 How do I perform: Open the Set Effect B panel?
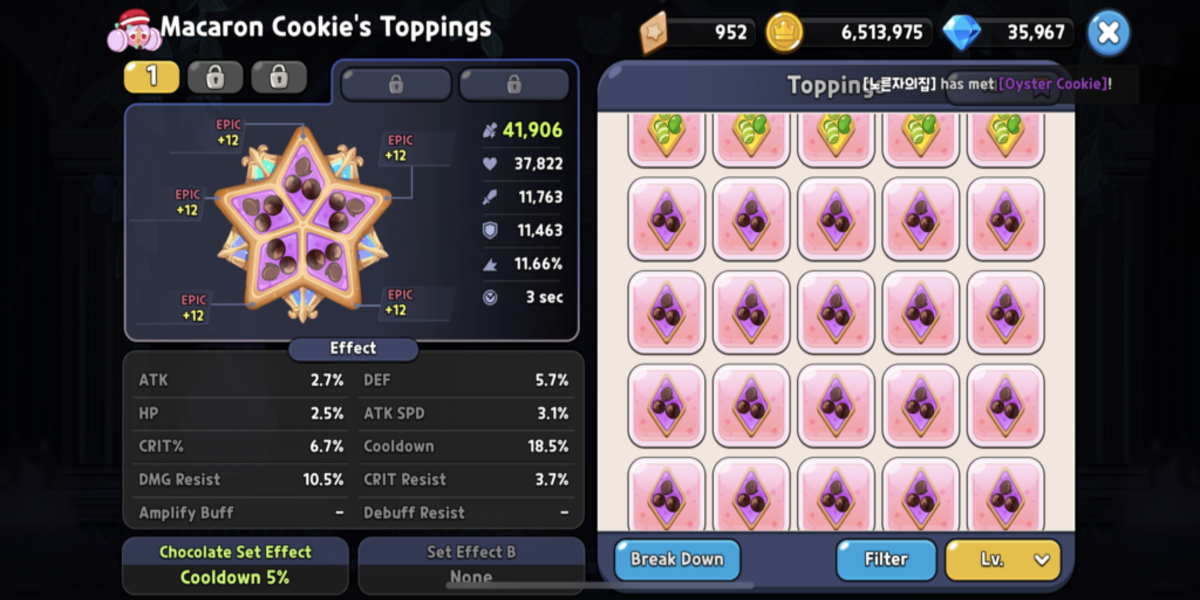pyautogui.click(x=471, y=565)
